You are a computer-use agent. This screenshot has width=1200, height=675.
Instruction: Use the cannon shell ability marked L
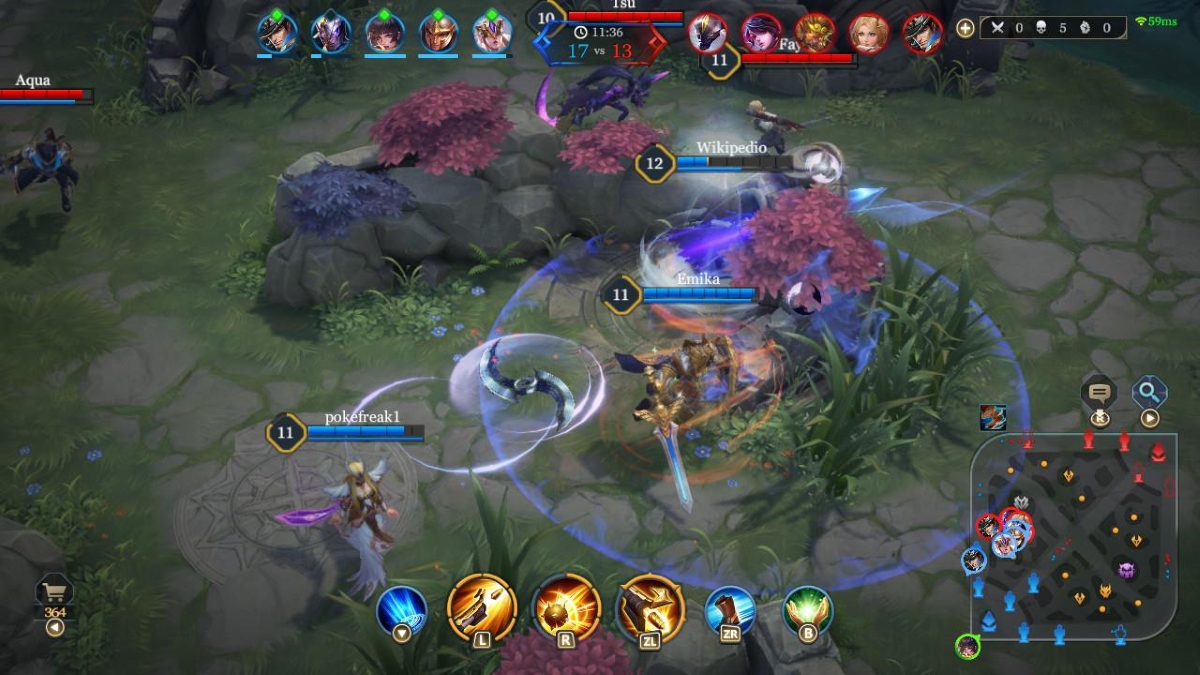coord(482,606)
